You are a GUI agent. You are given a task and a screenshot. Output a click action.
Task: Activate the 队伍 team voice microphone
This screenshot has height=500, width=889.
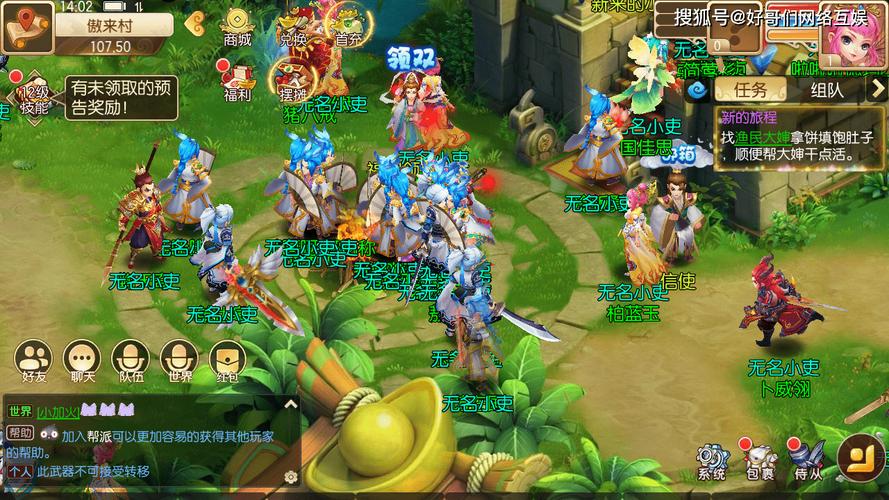131,360
